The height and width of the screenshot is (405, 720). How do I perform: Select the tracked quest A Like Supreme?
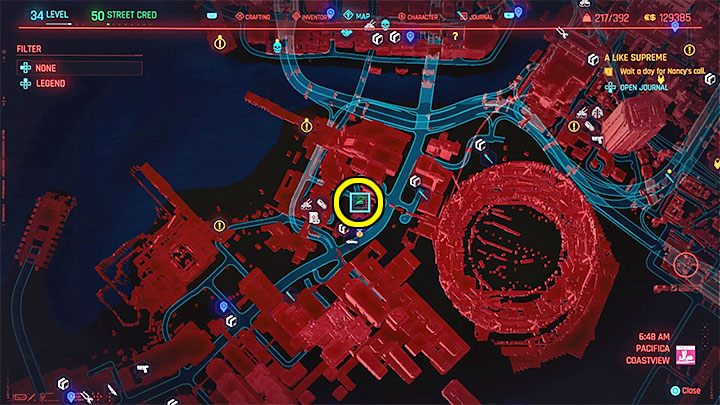click(x=634, y=58)
